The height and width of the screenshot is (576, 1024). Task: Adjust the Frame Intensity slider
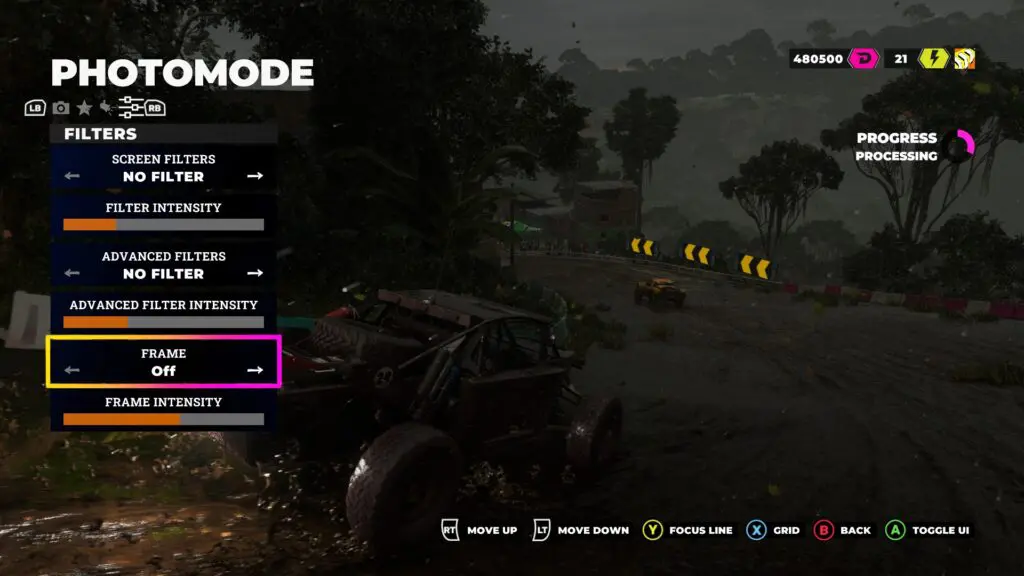(164, 419)
